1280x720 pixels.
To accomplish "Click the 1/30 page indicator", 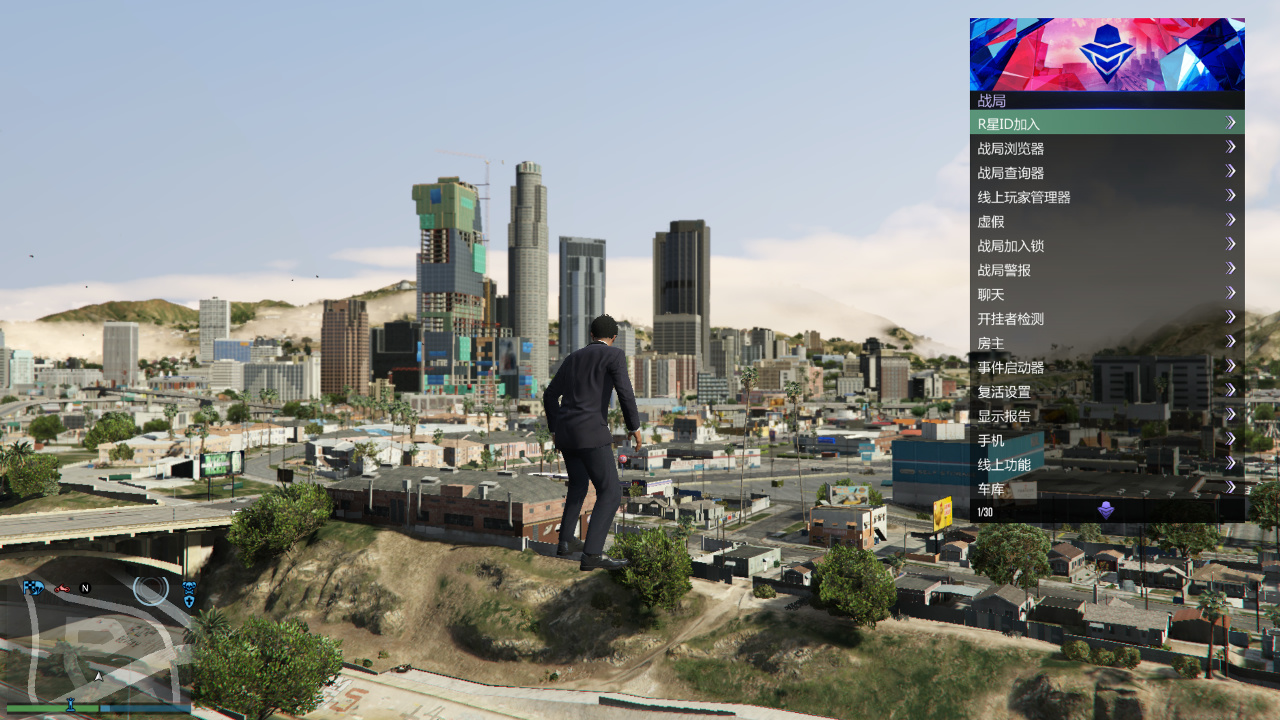I will pos(984,511).
